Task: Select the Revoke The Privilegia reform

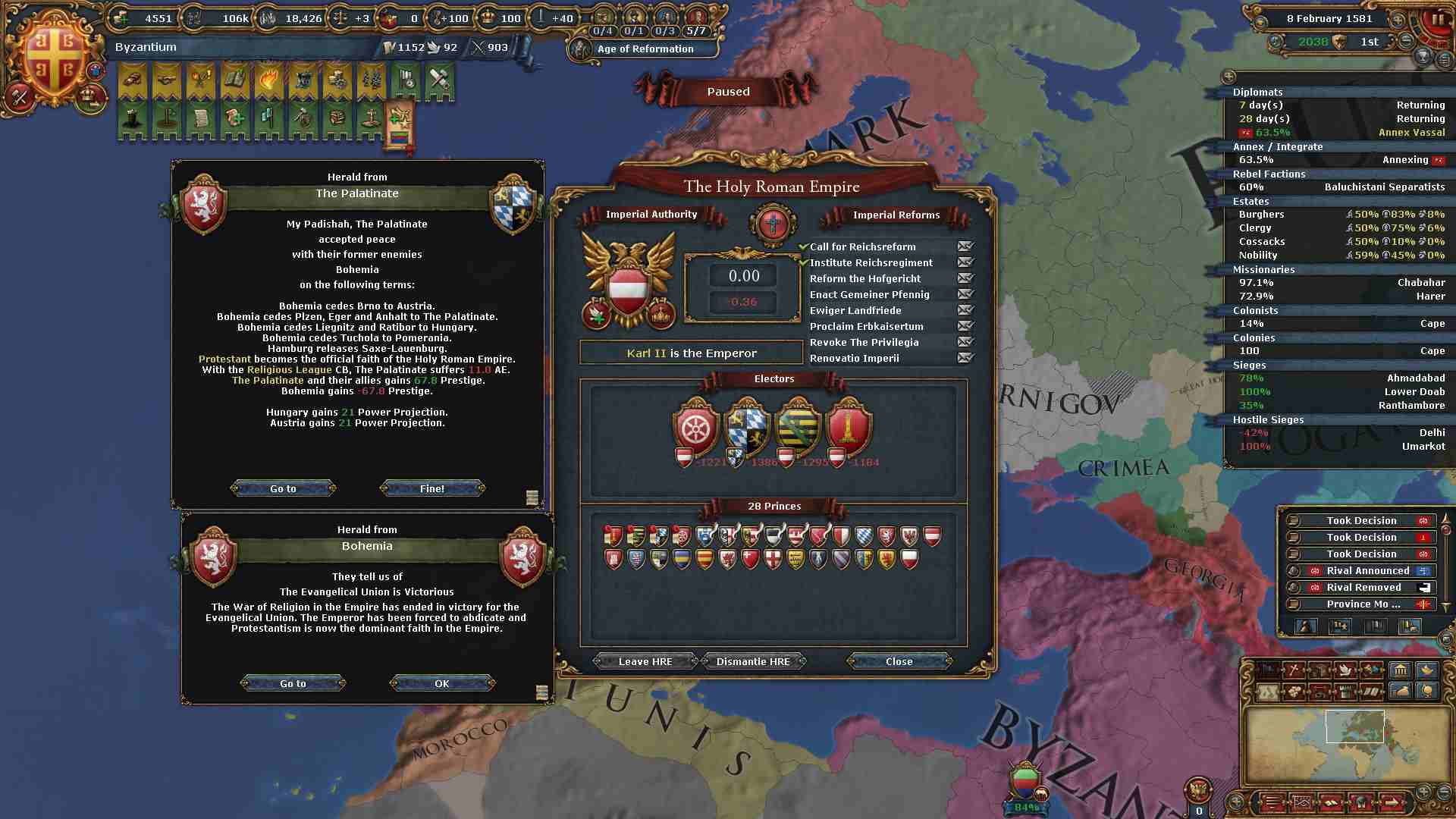Action: [864, 343]
